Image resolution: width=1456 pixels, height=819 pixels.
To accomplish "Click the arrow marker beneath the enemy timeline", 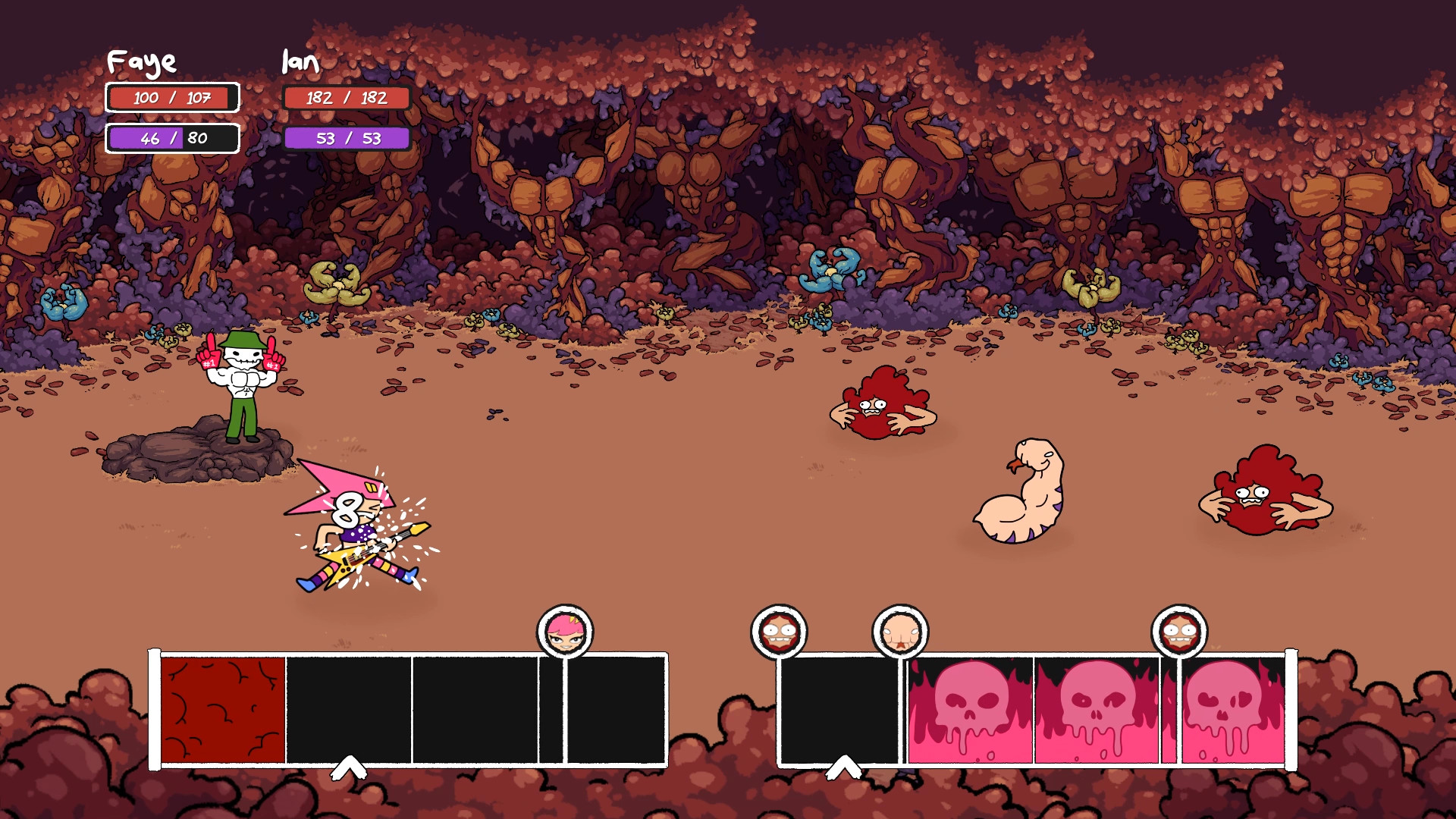I will (x=843, y=767).
